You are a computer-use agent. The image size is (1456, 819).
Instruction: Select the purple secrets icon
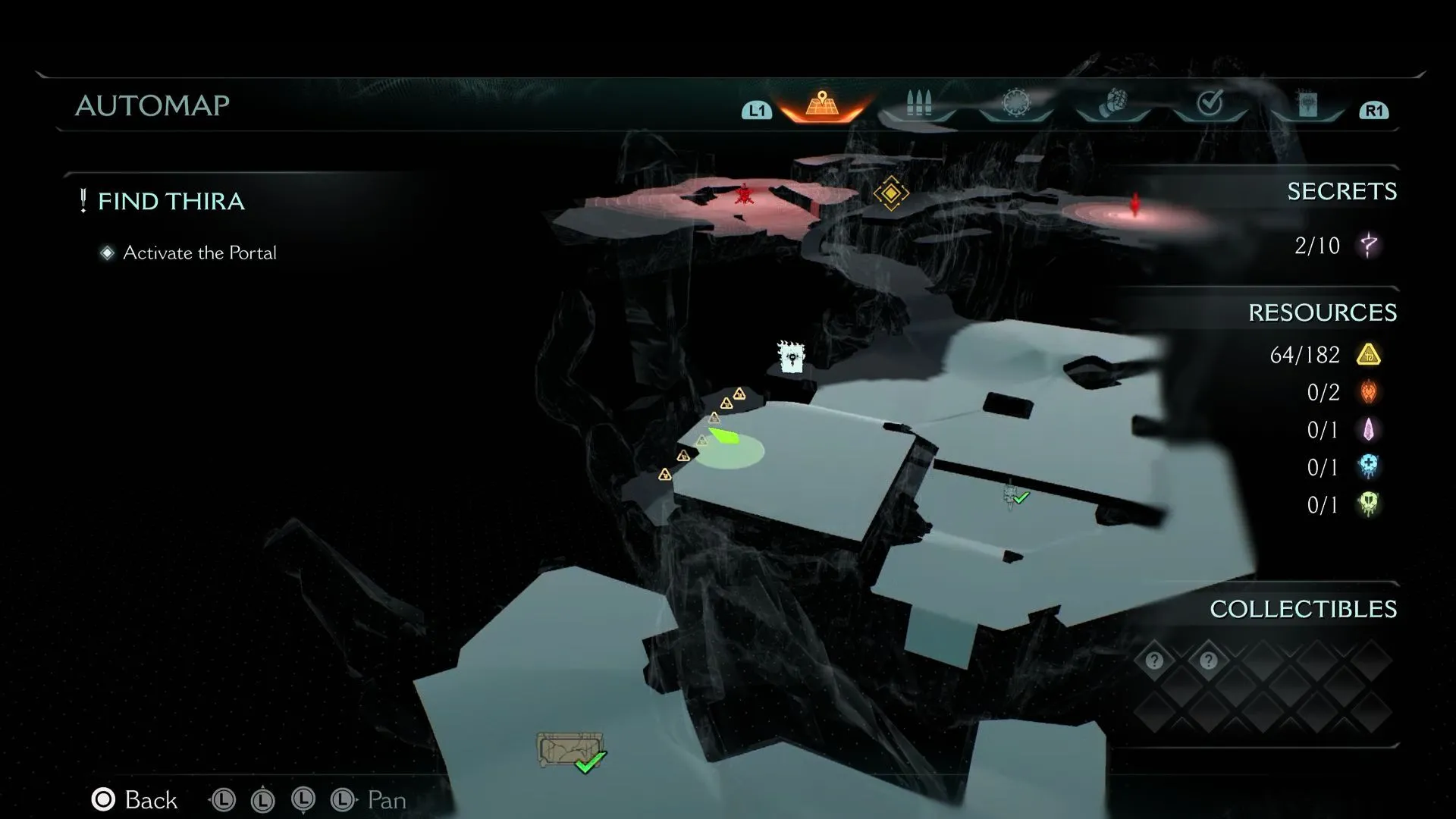pos(1369,245)
